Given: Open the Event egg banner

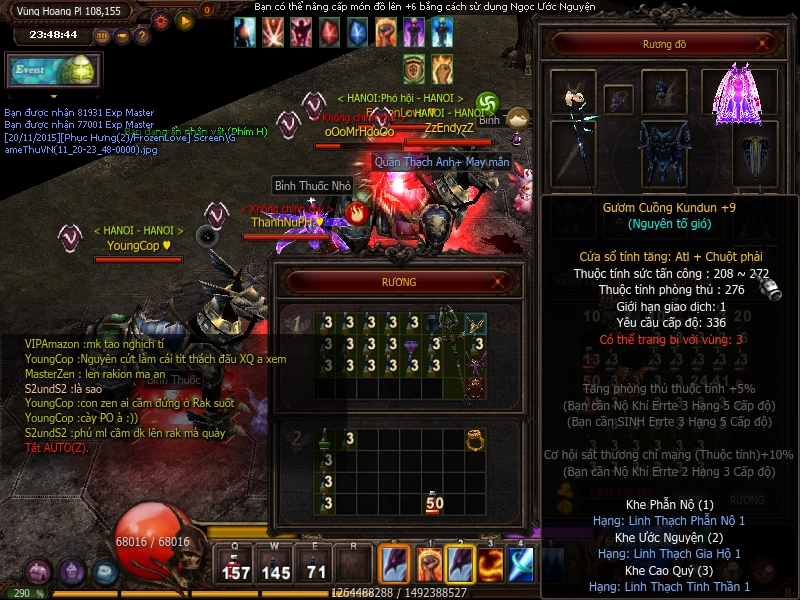Looking at the screenshot, I should point(52,71).
